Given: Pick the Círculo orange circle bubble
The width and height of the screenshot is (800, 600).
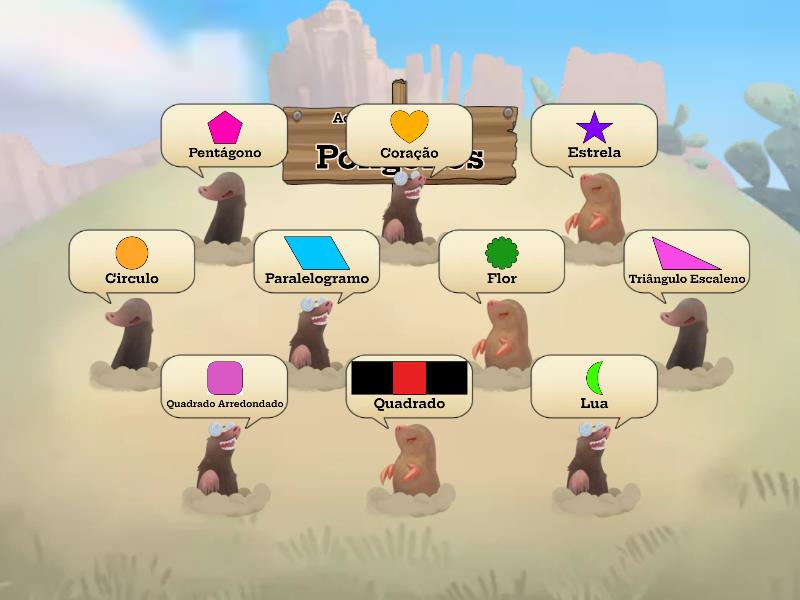Looking at the screenshot, I should pos(131,261).
